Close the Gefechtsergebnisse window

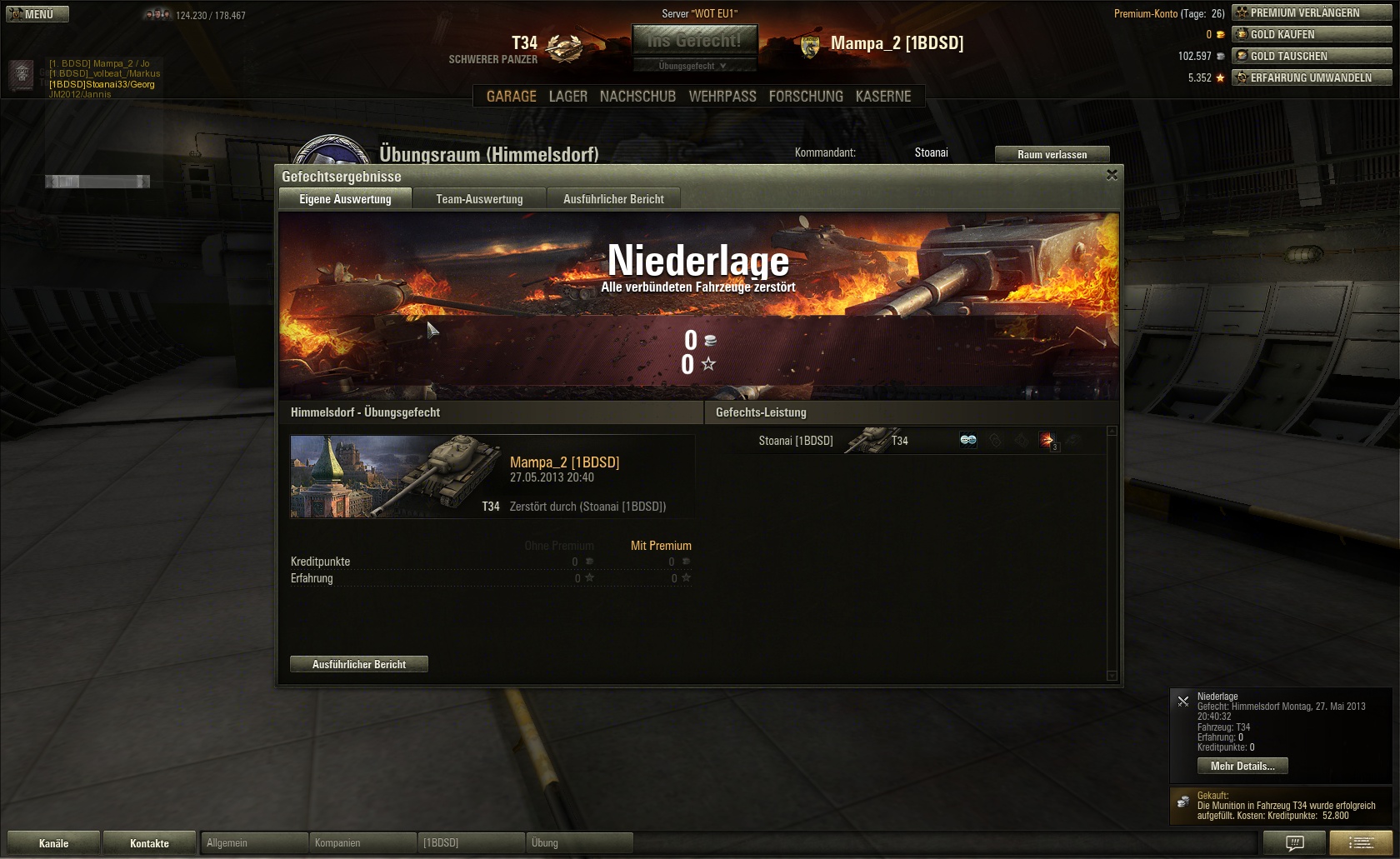coord(1112,175)
